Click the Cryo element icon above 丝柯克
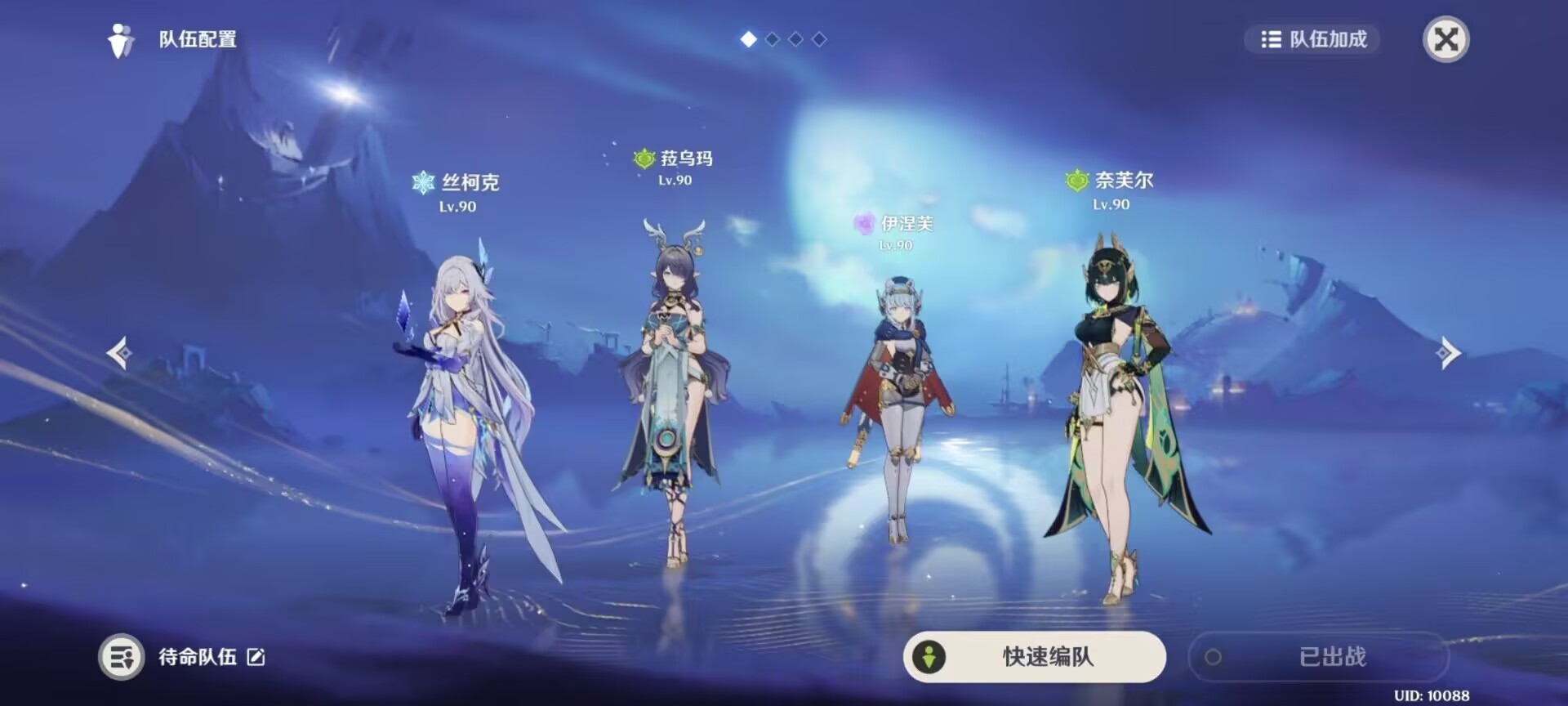1568x706 pixels. (422, 182)
